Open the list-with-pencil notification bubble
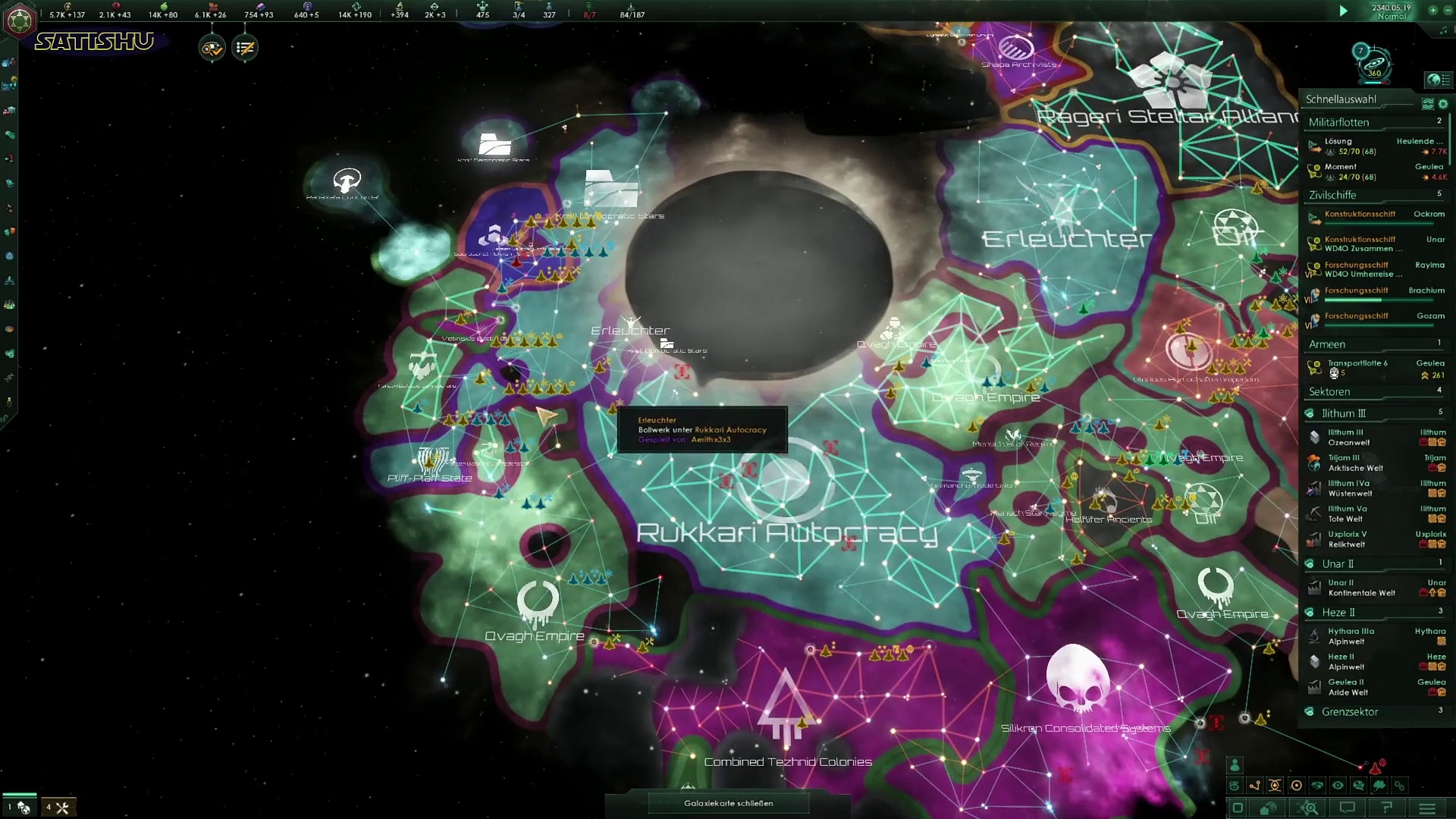 245,49
